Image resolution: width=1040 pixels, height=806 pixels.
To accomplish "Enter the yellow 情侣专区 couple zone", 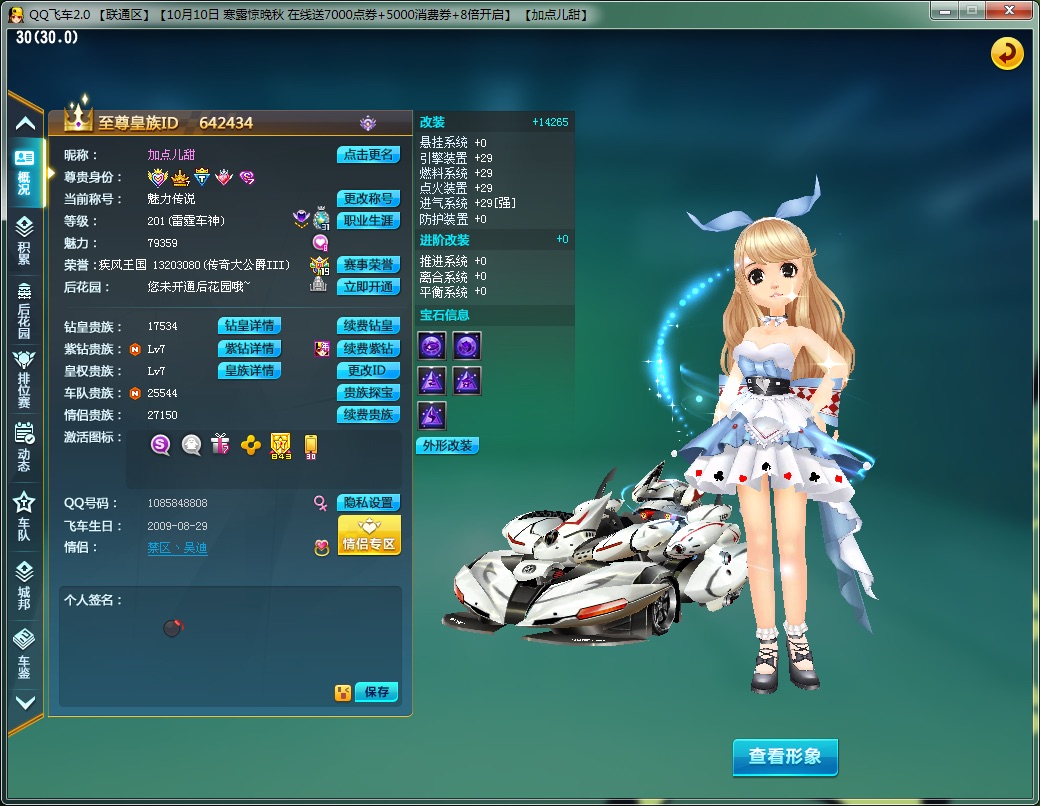I will tap(369, 536).
